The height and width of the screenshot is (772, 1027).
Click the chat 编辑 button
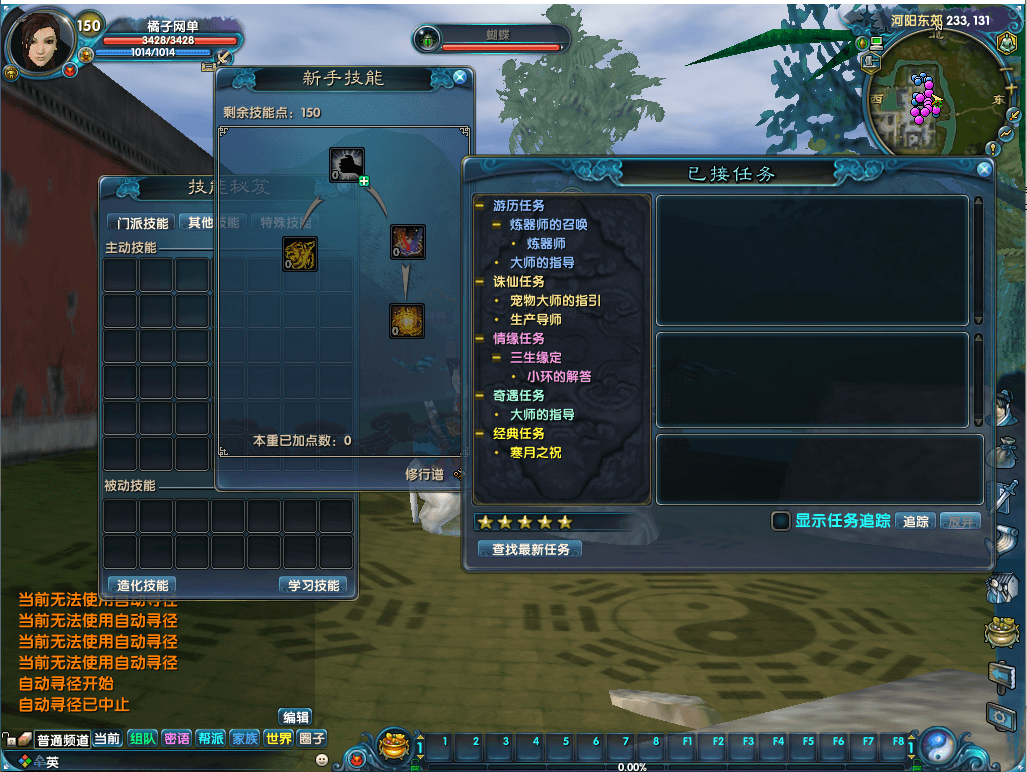click(x=296, y=717)
